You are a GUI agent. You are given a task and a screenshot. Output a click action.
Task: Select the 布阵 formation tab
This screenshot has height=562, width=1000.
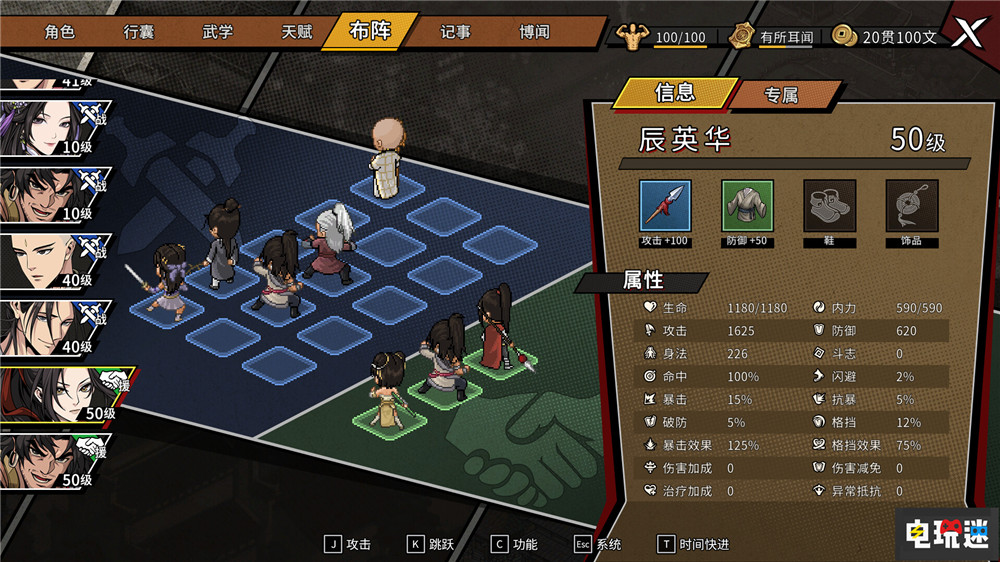pos(370,31)
